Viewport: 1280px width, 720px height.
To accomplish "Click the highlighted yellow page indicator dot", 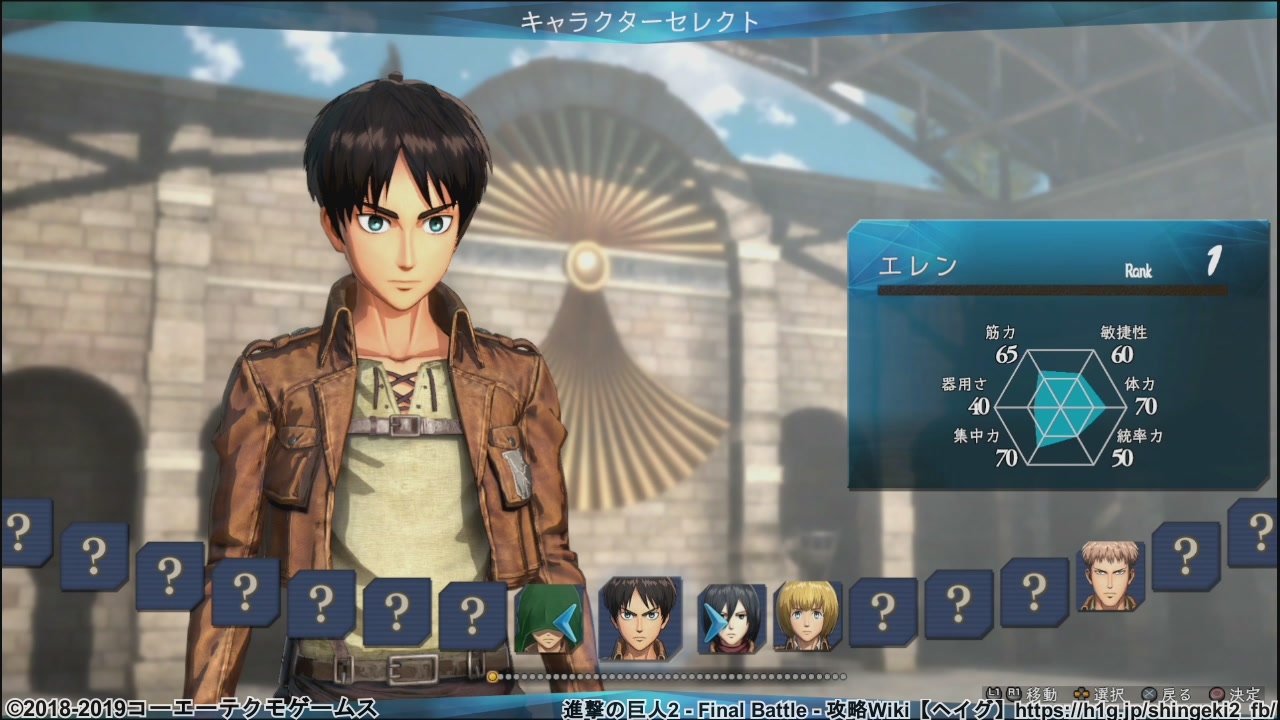I will click(x=492, y=677).
